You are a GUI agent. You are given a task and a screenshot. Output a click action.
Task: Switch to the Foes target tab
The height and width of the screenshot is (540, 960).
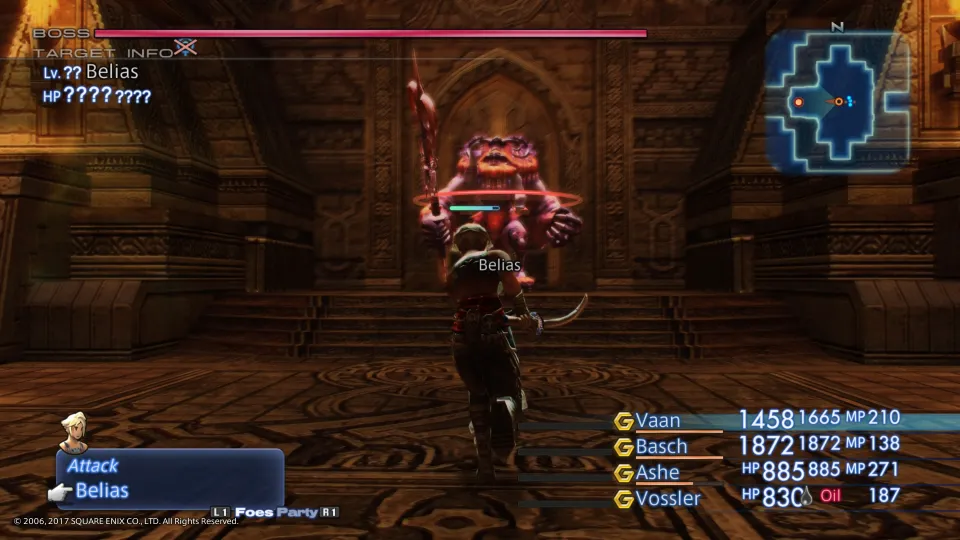[x=254, y=513]
